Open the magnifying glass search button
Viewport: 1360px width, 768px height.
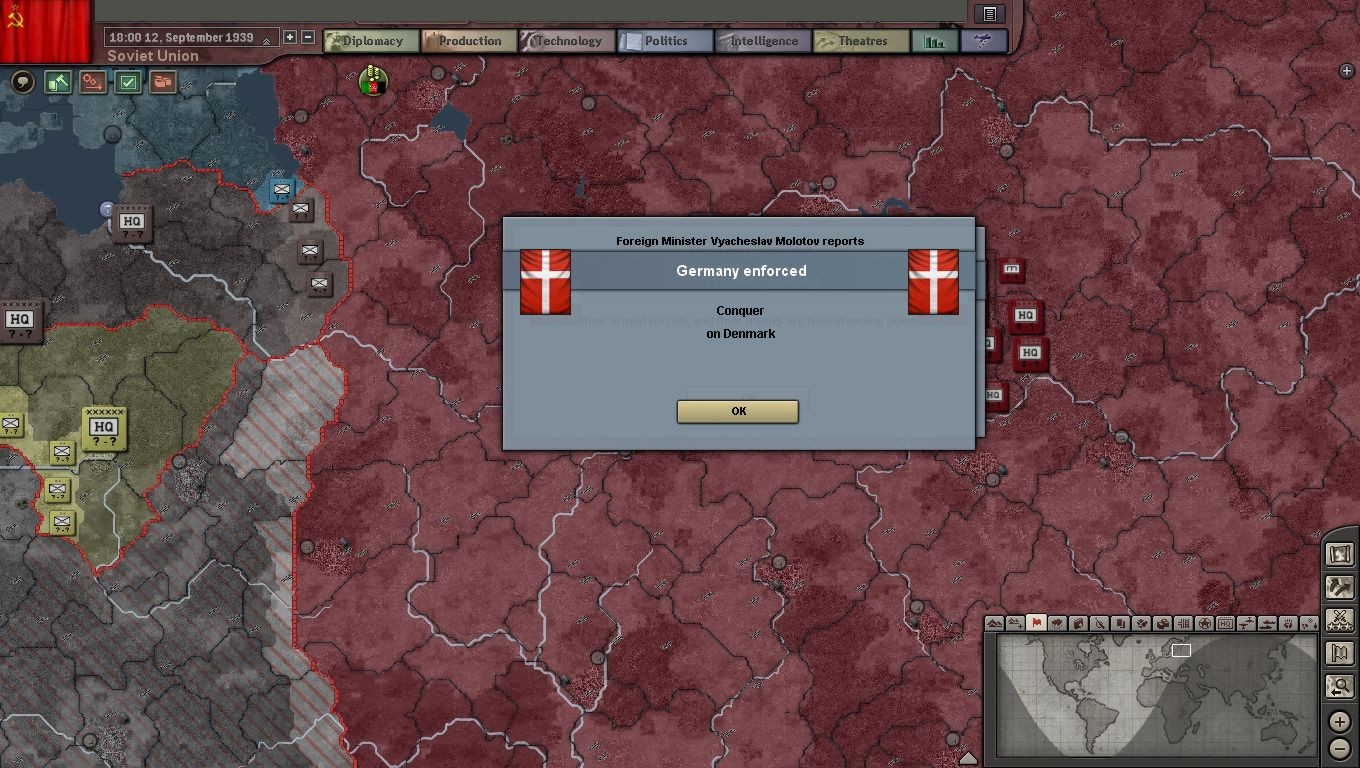click(x=1340, y=686)
